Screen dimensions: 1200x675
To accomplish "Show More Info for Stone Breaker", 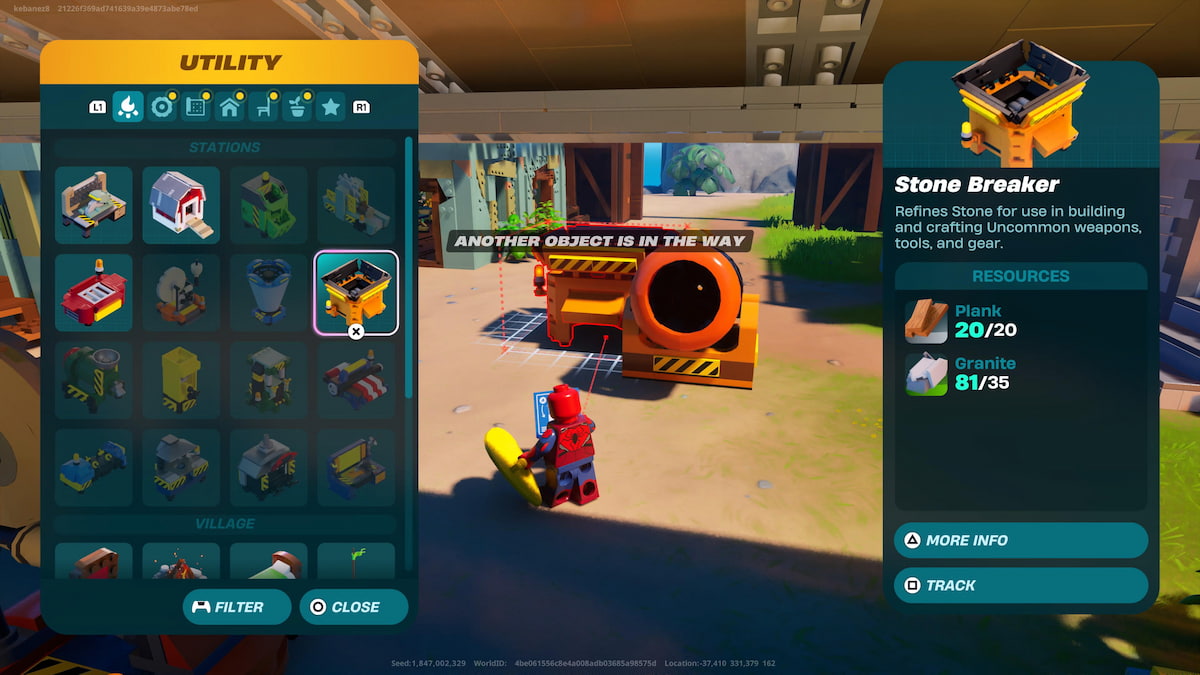I will (x=1021, y=540).
